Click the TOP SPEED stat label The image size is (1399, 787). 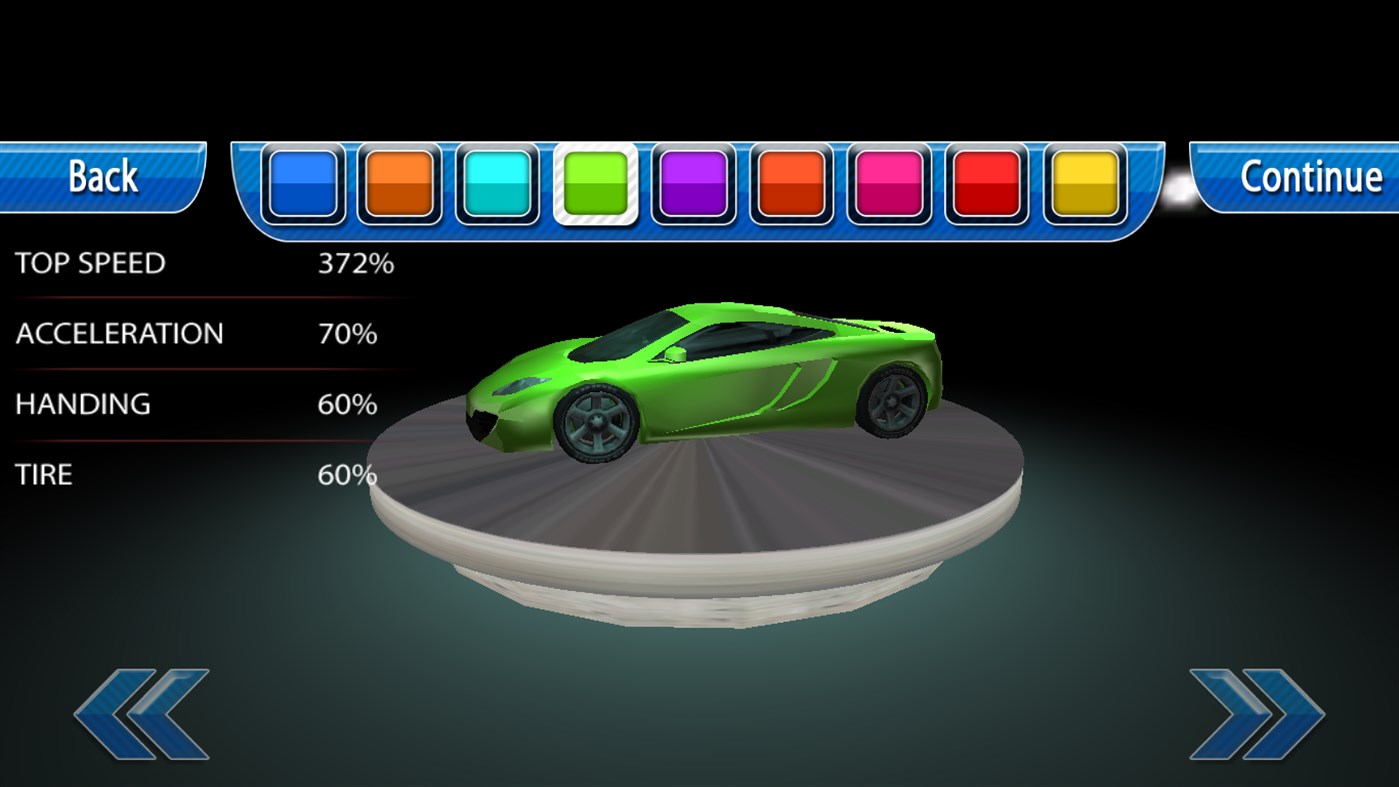[88, 263]
